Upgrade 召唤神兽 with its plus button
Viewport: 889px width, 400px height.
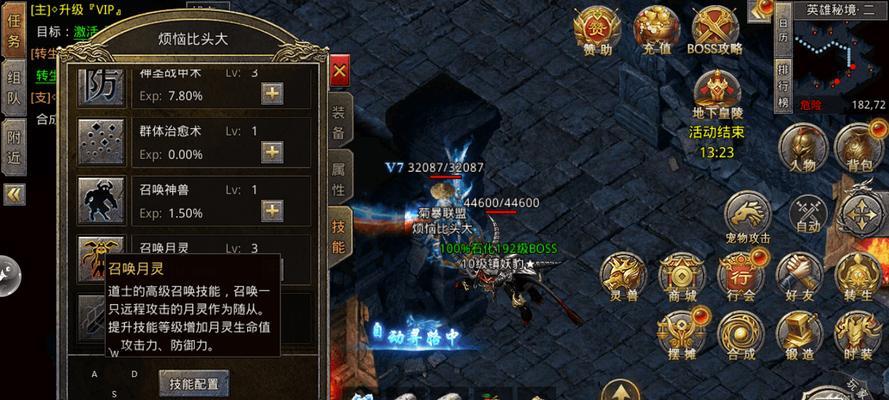271,210
